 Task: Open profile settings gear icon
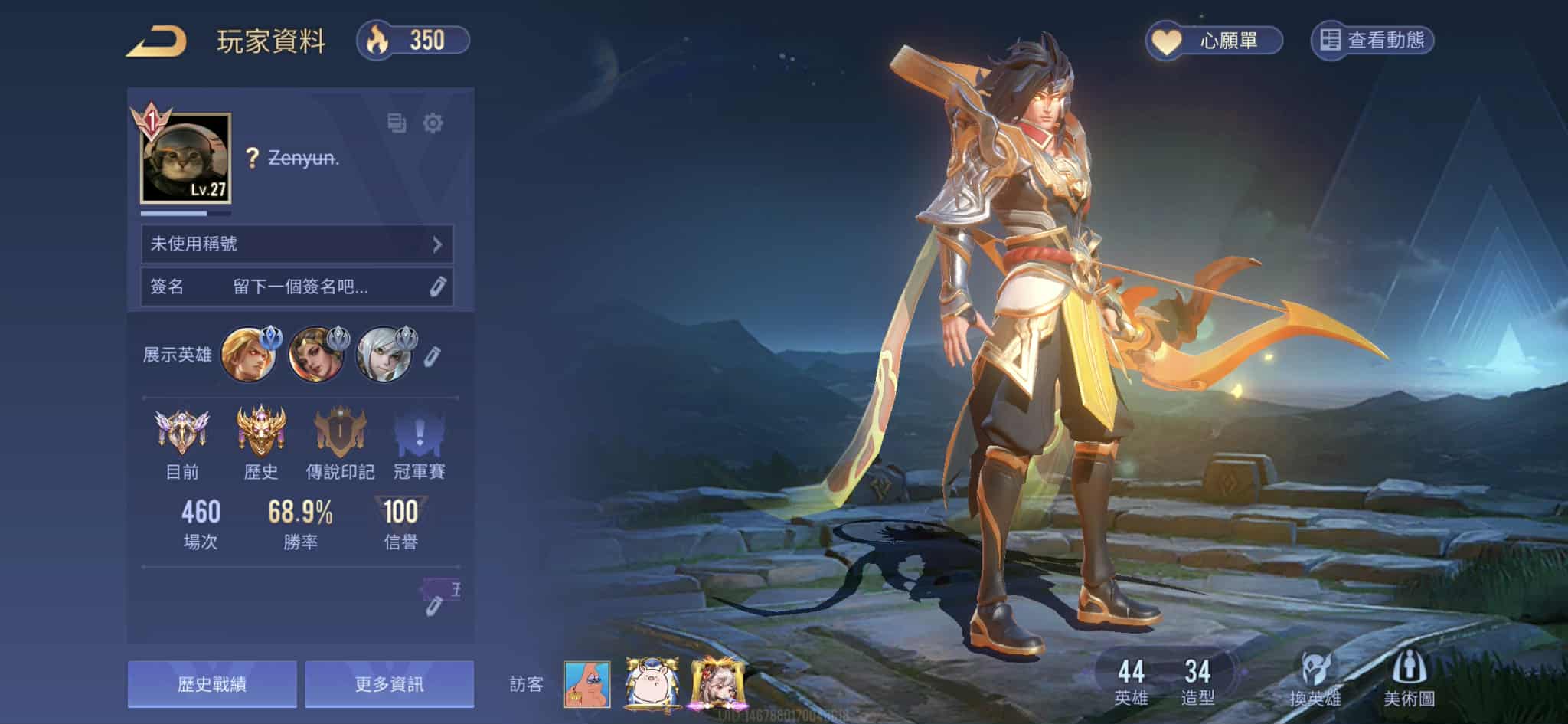tap(433, 123)
